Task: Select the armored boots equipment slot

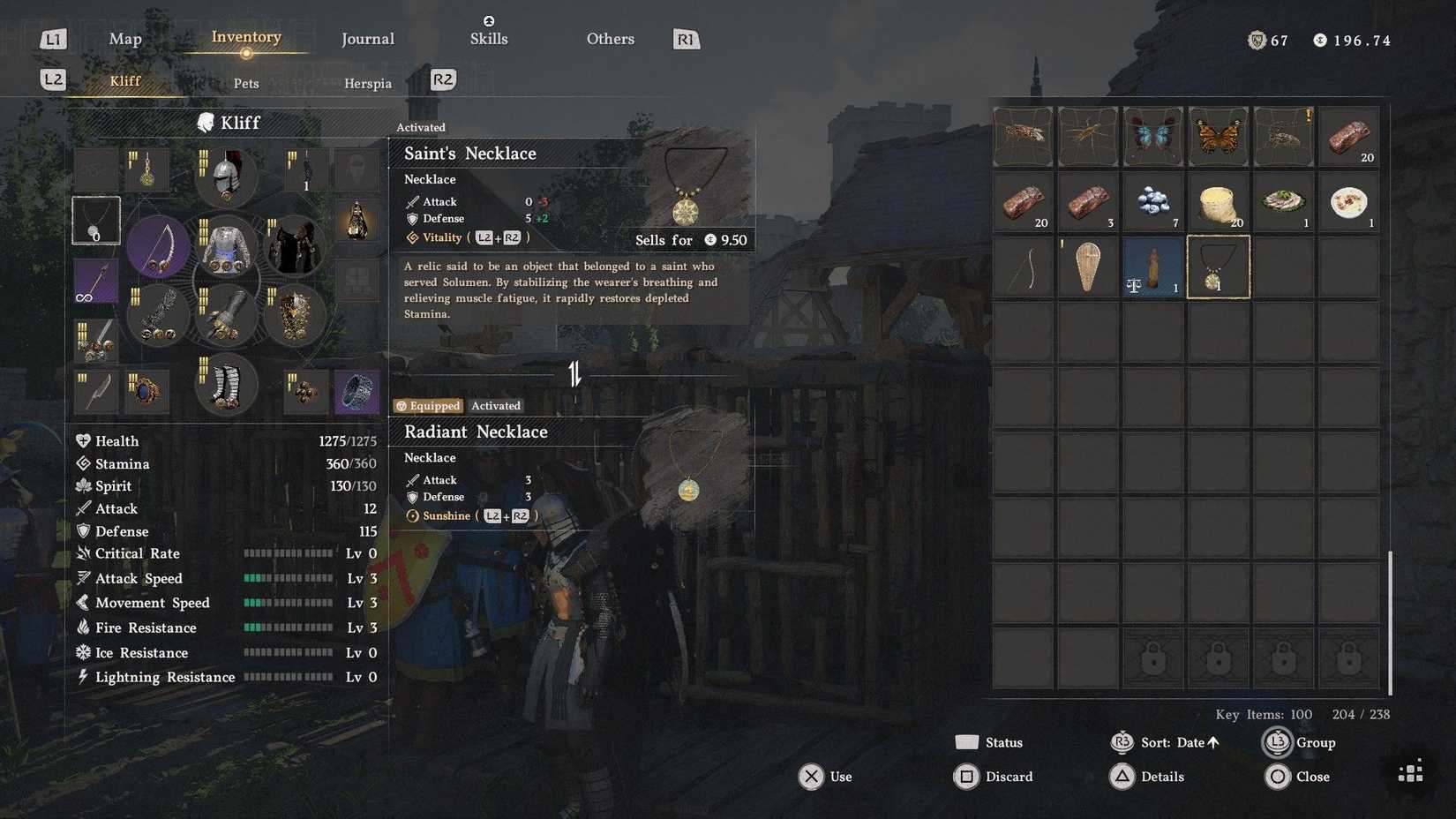Action: click(226, 384)
